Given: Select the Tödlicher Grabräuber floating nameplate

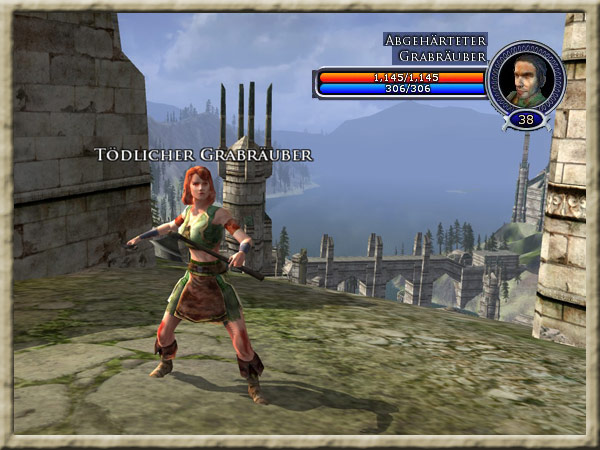Looking at the screenshot, I should point(204,155).
